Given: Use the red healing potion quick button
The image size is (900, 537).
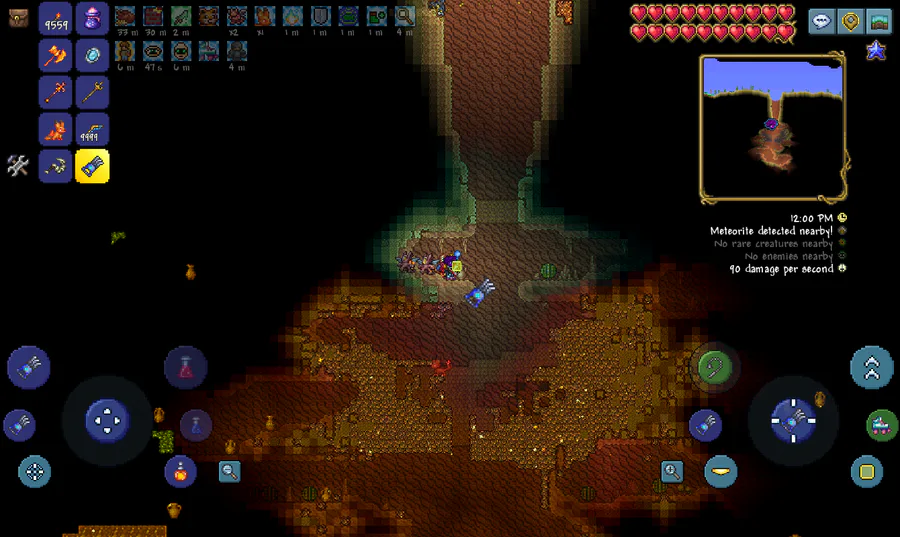Looking at the screenshot, I should [185, 367].
